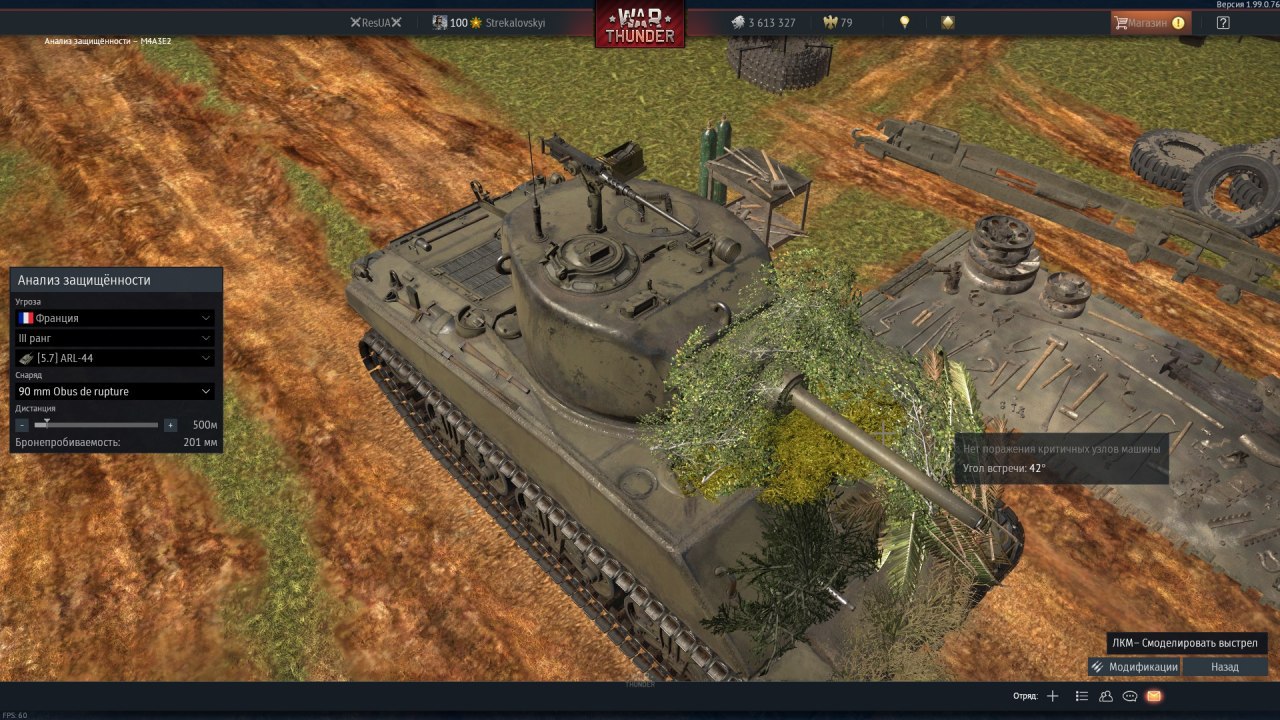
Task: Open the help question mark menu
Action: click(1223, 22)
